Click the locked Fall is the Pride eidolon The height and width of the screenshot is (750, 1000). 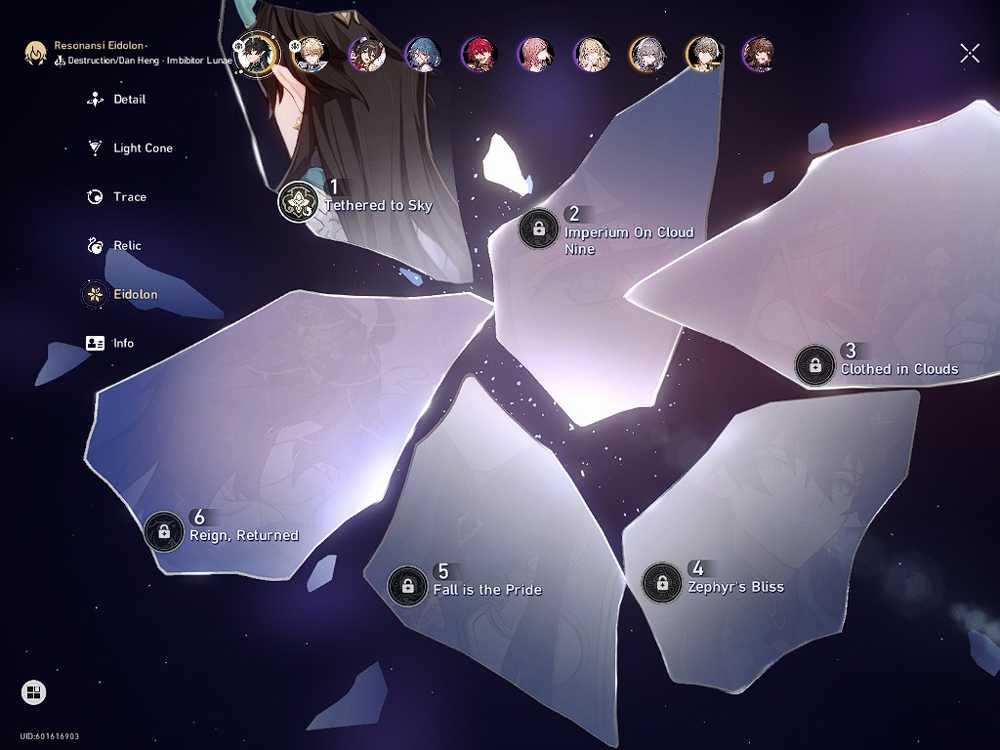pos(407,585)
